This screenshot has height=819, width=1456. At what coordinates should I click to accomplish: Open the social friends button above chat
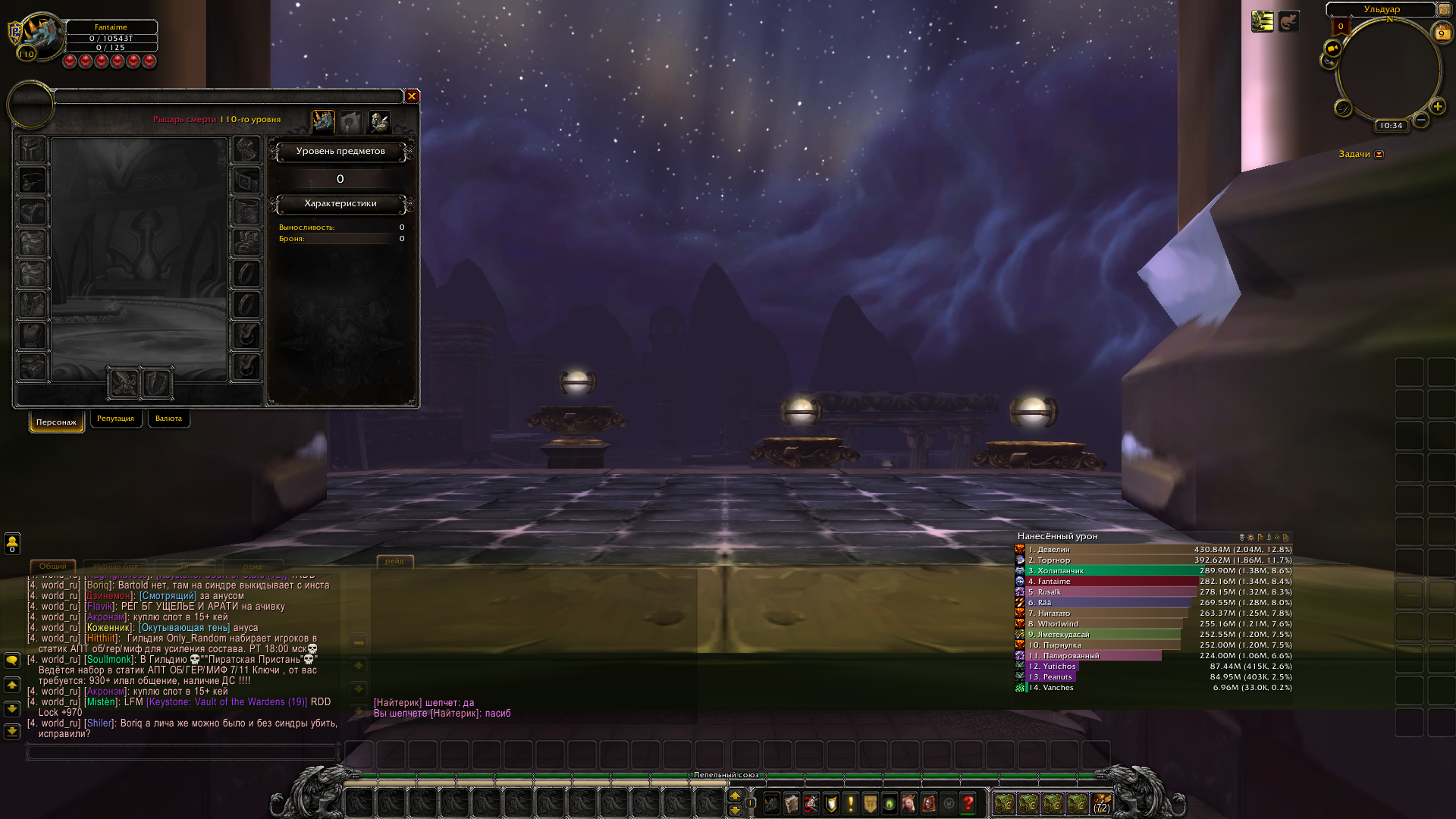click(12, 543)
